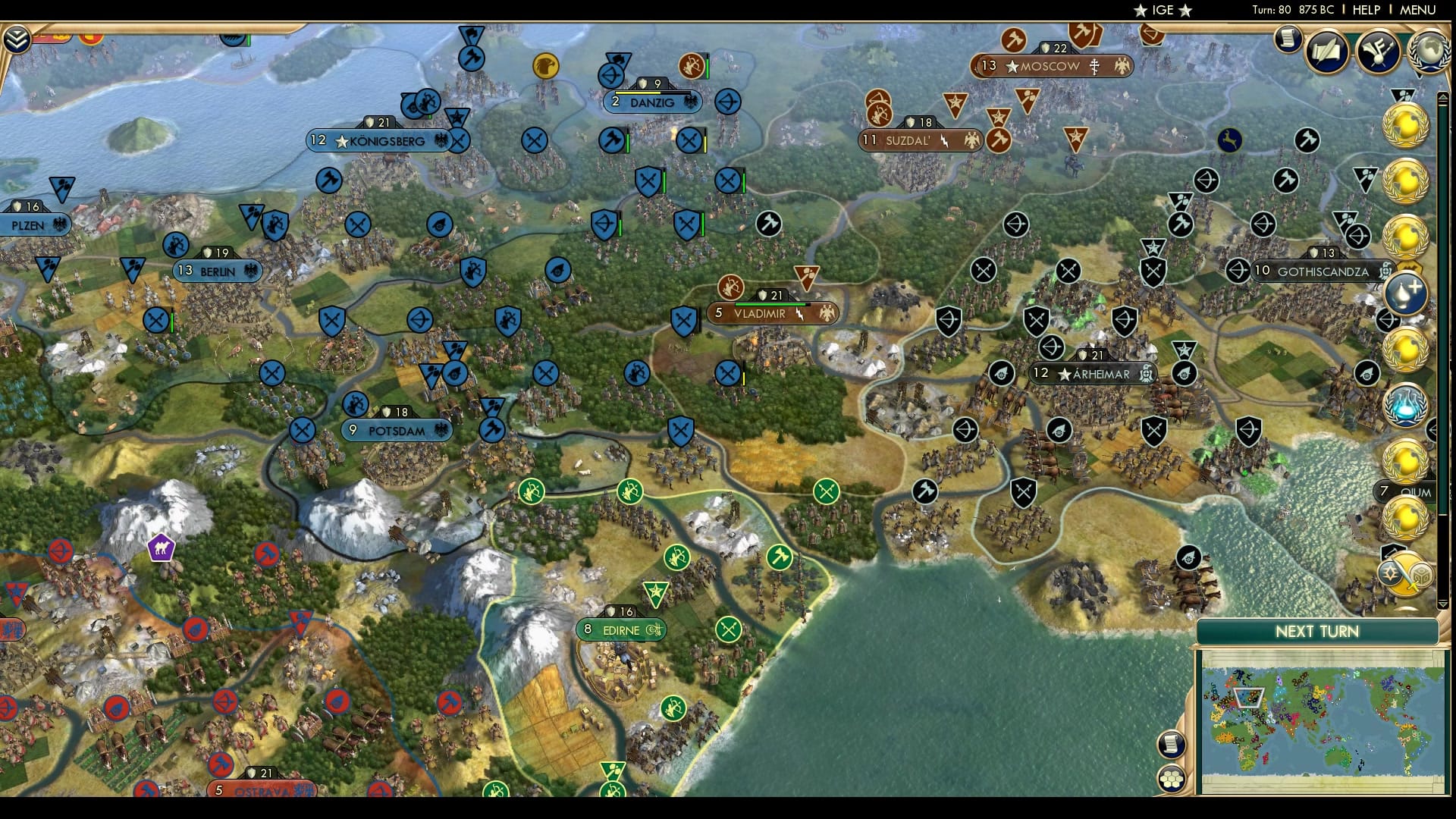Click the notification scrollbar up arrow
The height and width of the screenshot is (819, 1456).
pyautogui.click(x=1442, y=97)
